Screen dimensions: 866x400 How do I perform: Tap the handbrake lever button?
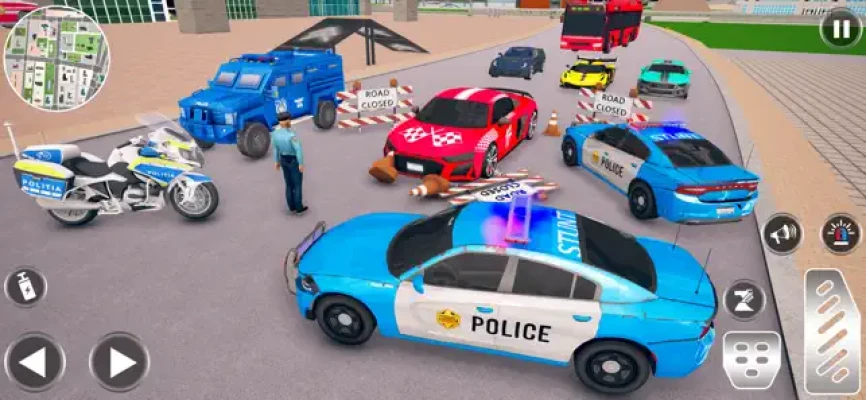pyautogui.click(x=744, y=300)
